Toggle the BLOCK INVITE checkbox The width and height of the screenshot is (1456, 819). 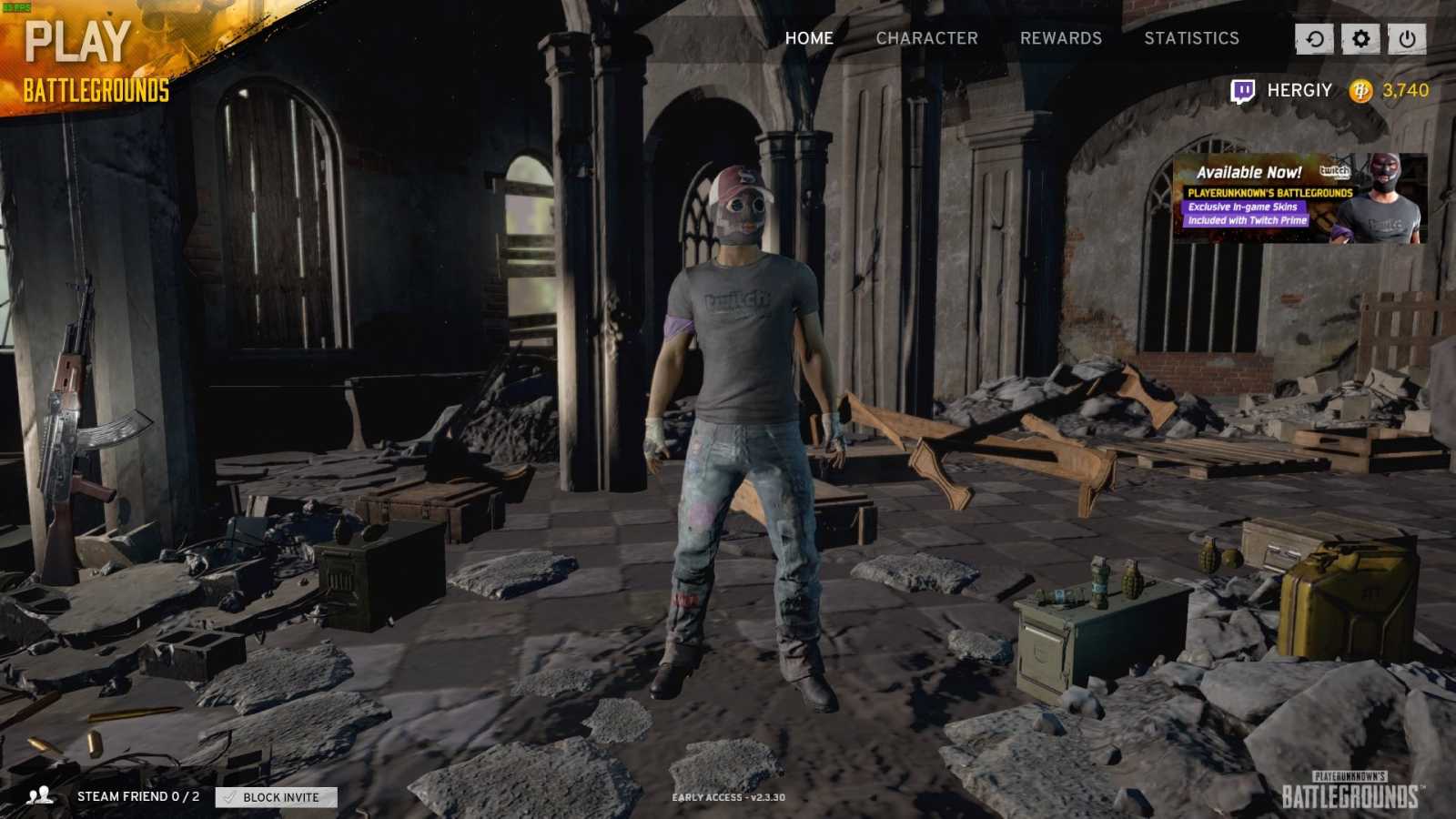tap(227, 798)
